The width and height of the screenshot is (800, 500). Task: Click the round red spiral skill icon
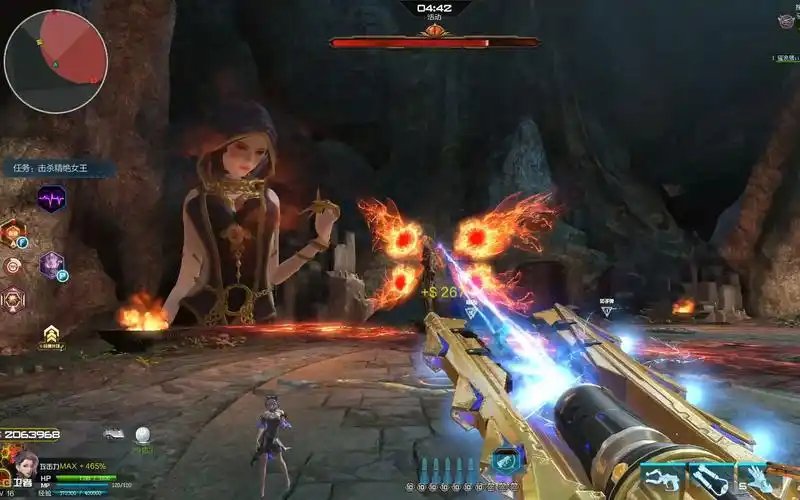tap(13, 266)
